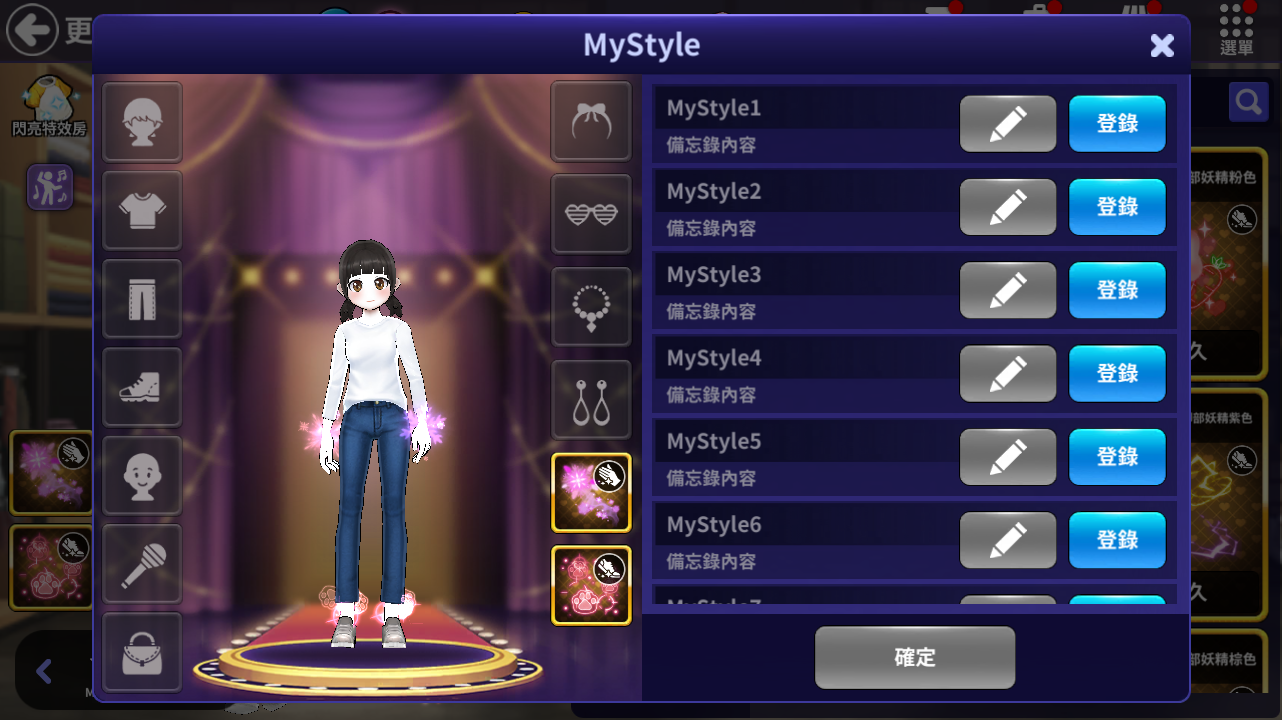Screen dimensions: 1282x720
Task: Choose the heart glasses slot
Action: click(x=591, y=214)
